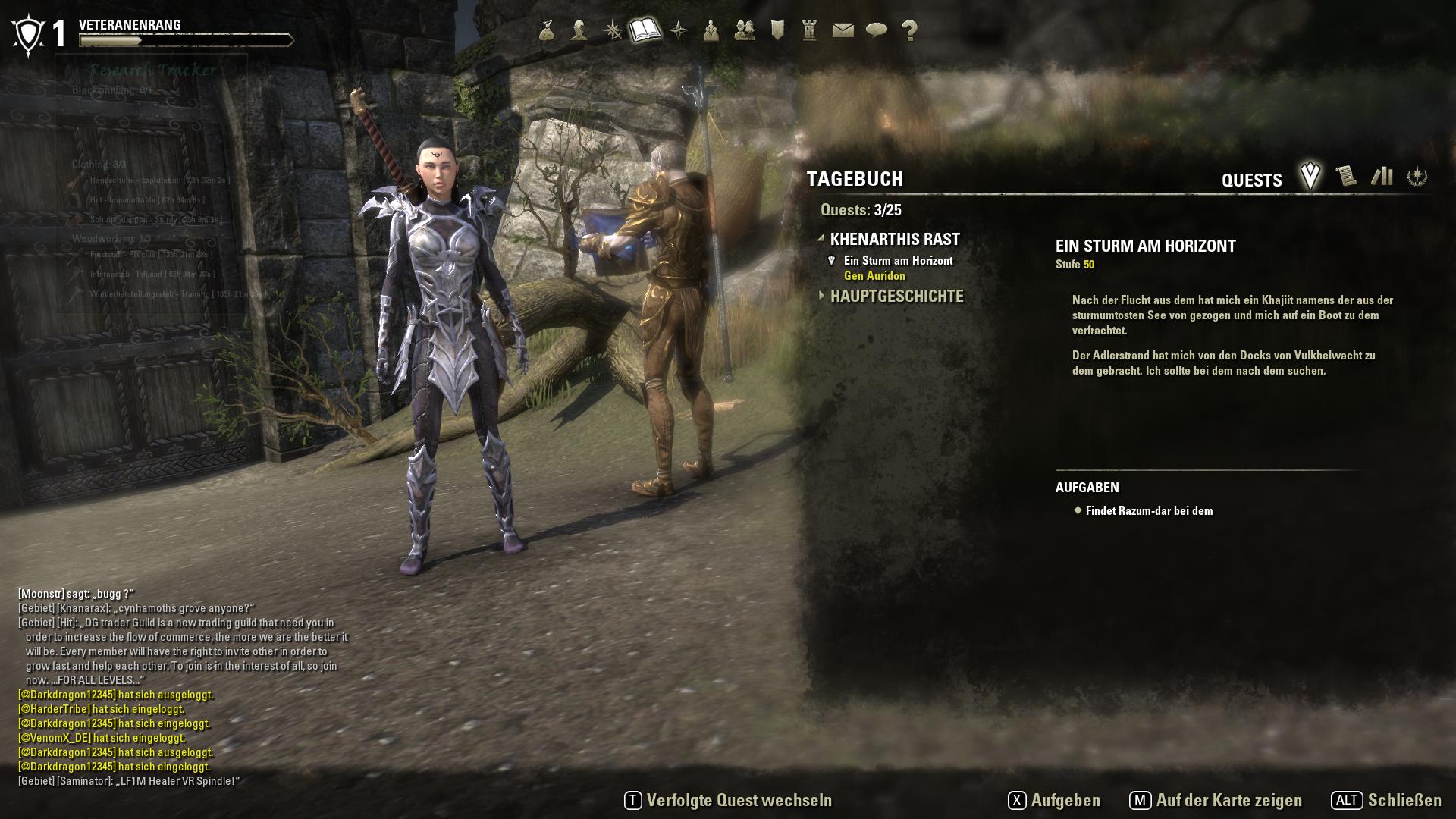Open the character silhouette menu

(x=579, y=30)
